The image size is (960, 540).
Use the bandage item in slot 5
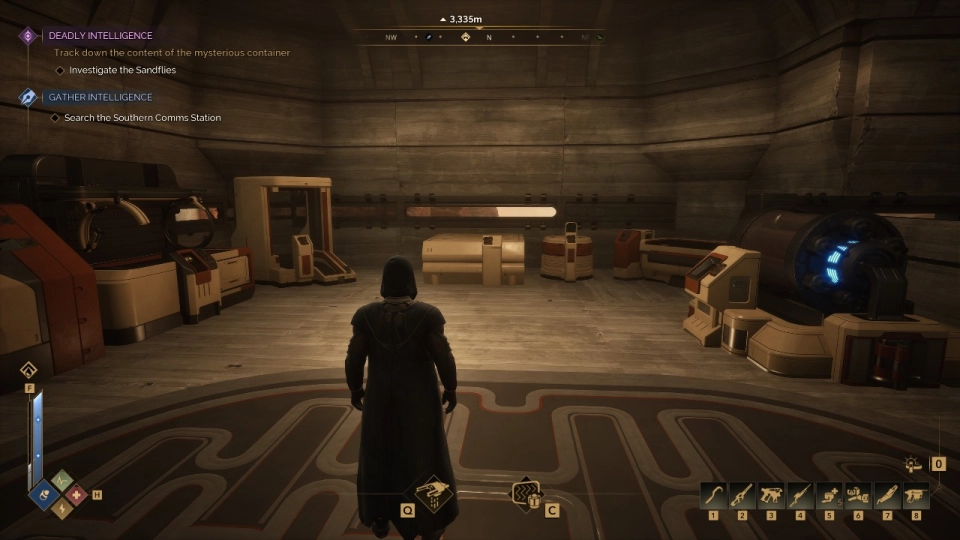(x=829, y=493)
